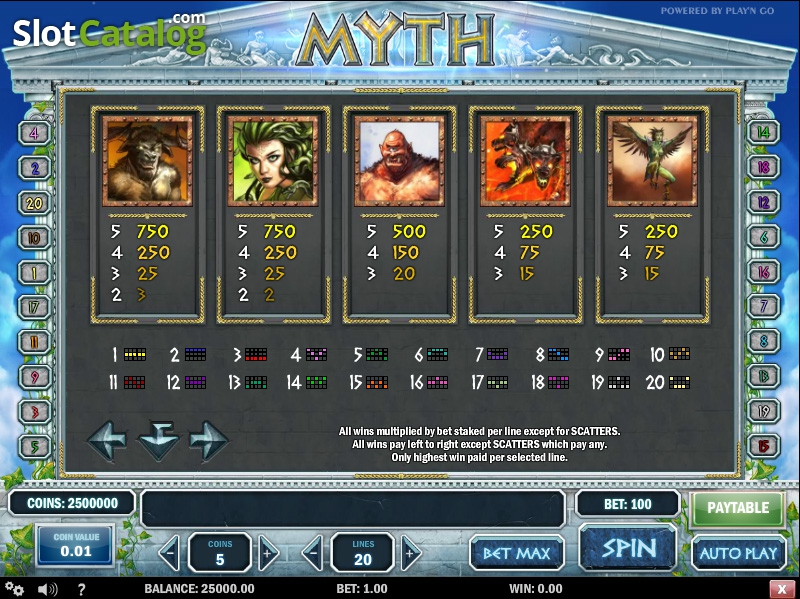Select payline marker number 20
Screen dimensions: 800x599
[x=34, y=201]
